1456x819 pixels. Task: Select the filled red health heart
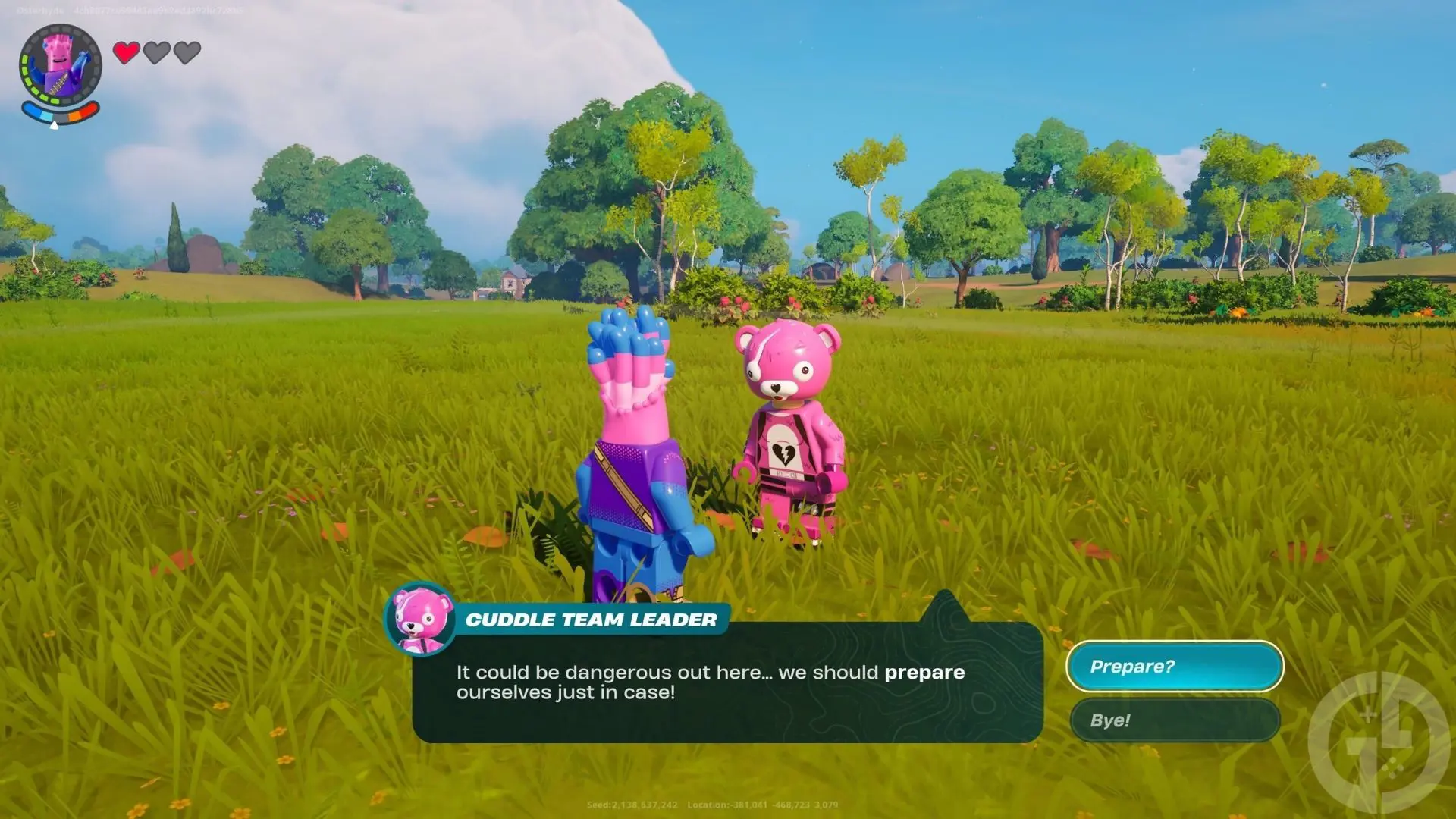126,54
